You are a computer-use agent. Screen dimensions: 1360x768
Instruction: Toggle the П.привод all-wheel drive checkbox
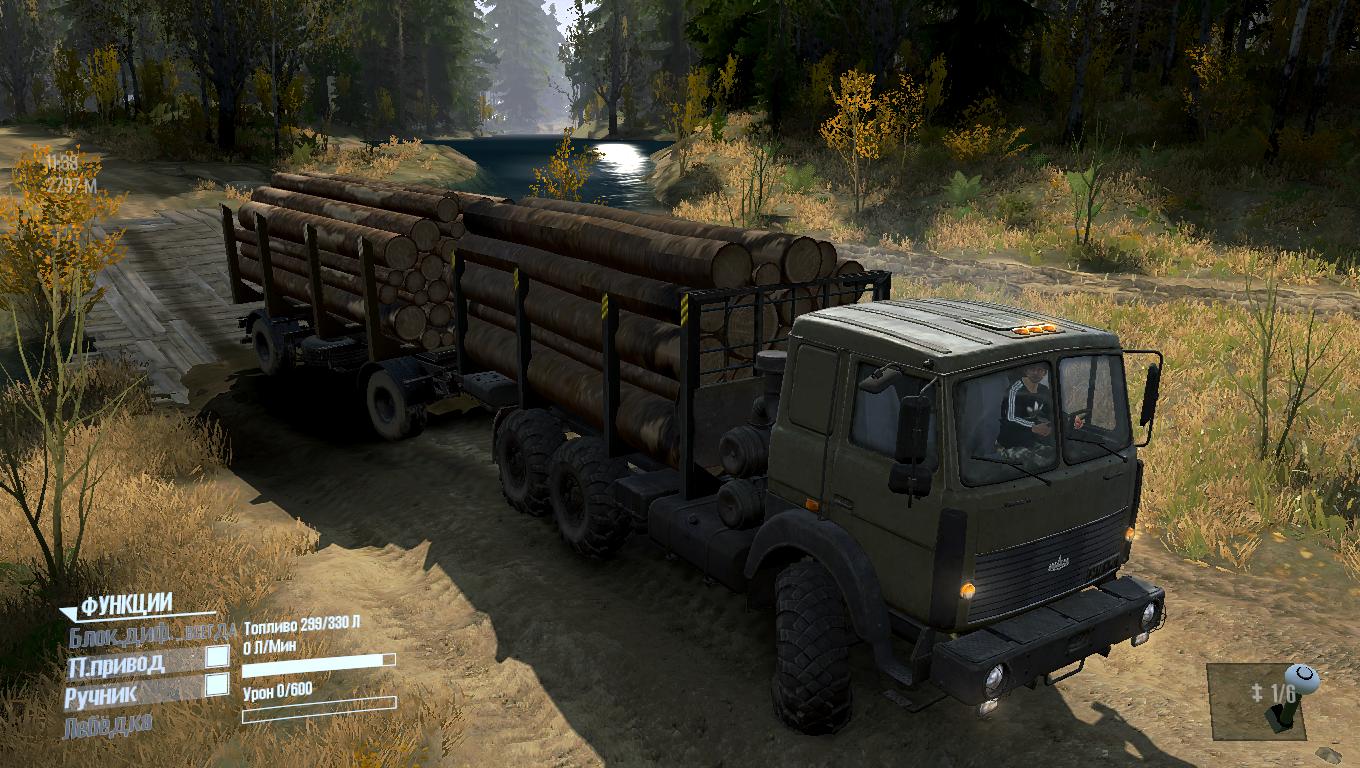tap(217, 657)
